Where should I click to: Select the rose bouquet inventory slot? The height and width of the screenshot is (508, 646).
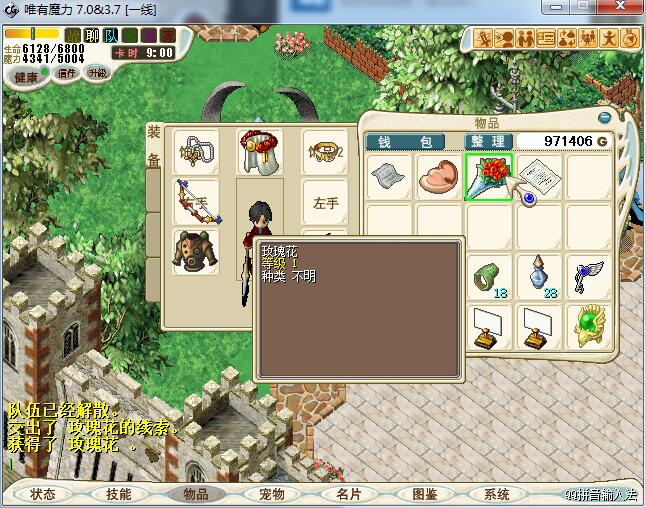click(488, 176)
